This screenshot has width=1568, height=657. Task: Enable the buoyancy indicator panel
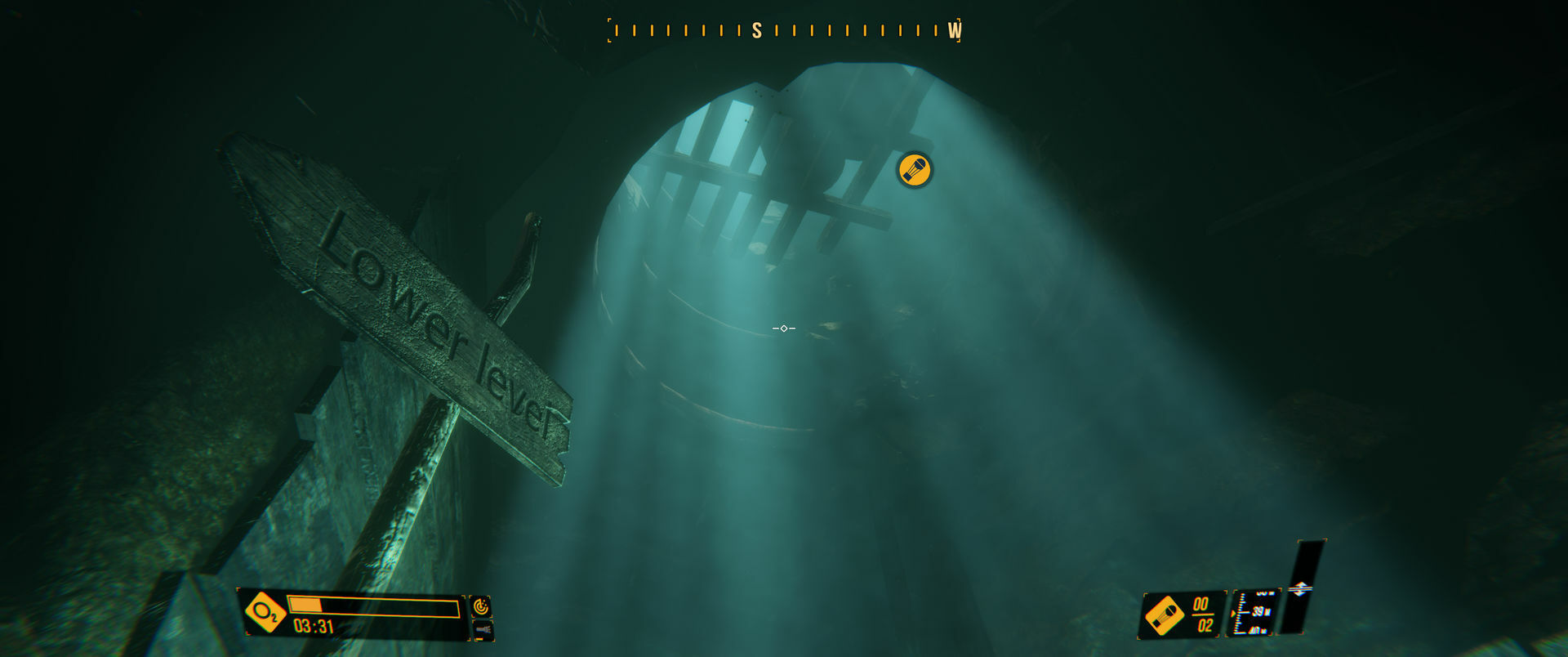click(1300, 588)
